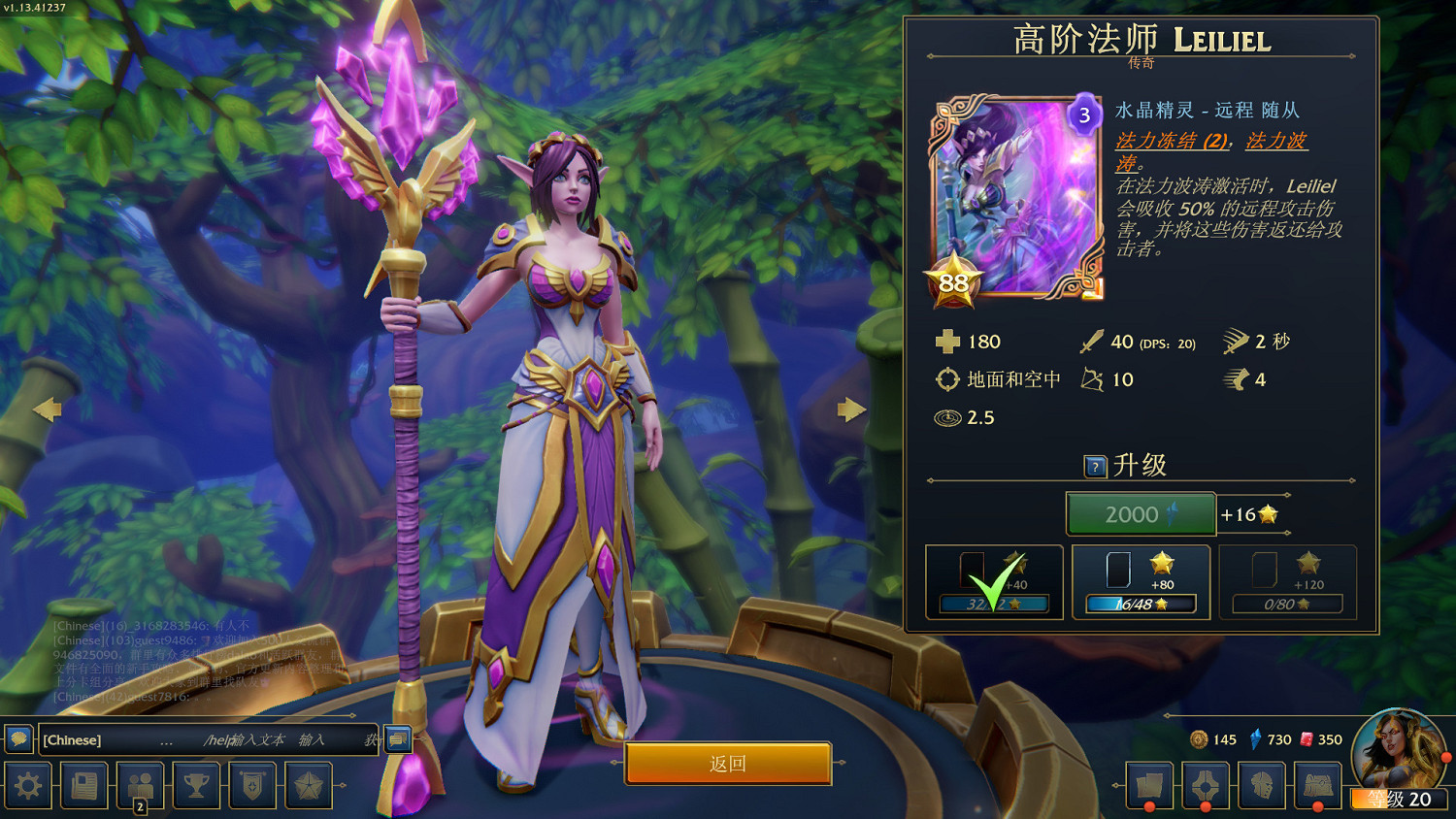This screenshot has height=819, width=1456.
Task: Purchase the 2000 energy upgrade
Action: tap(1140, 514)
